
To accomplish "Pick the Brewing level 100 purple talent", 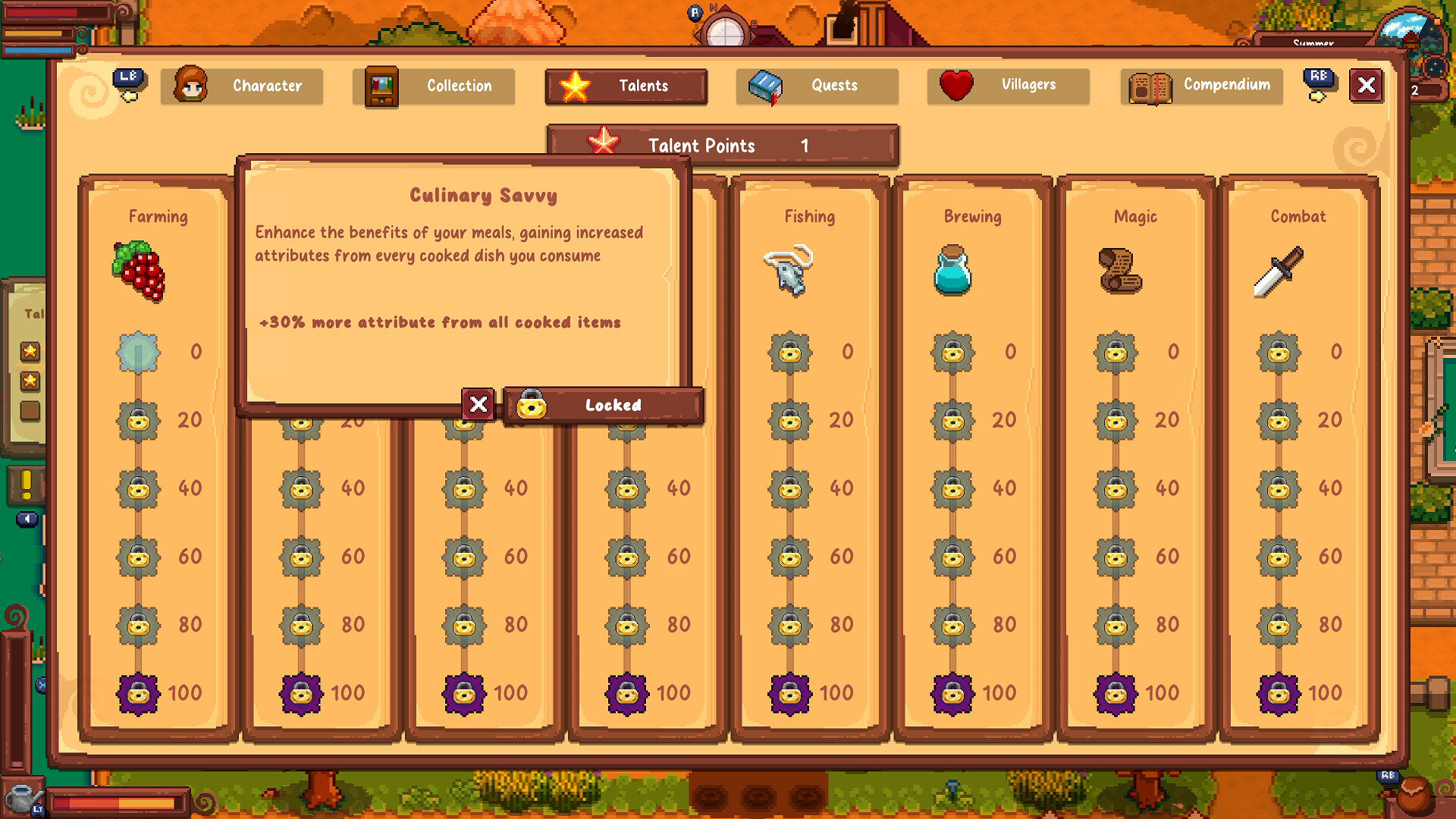I will tap(952, 693).
